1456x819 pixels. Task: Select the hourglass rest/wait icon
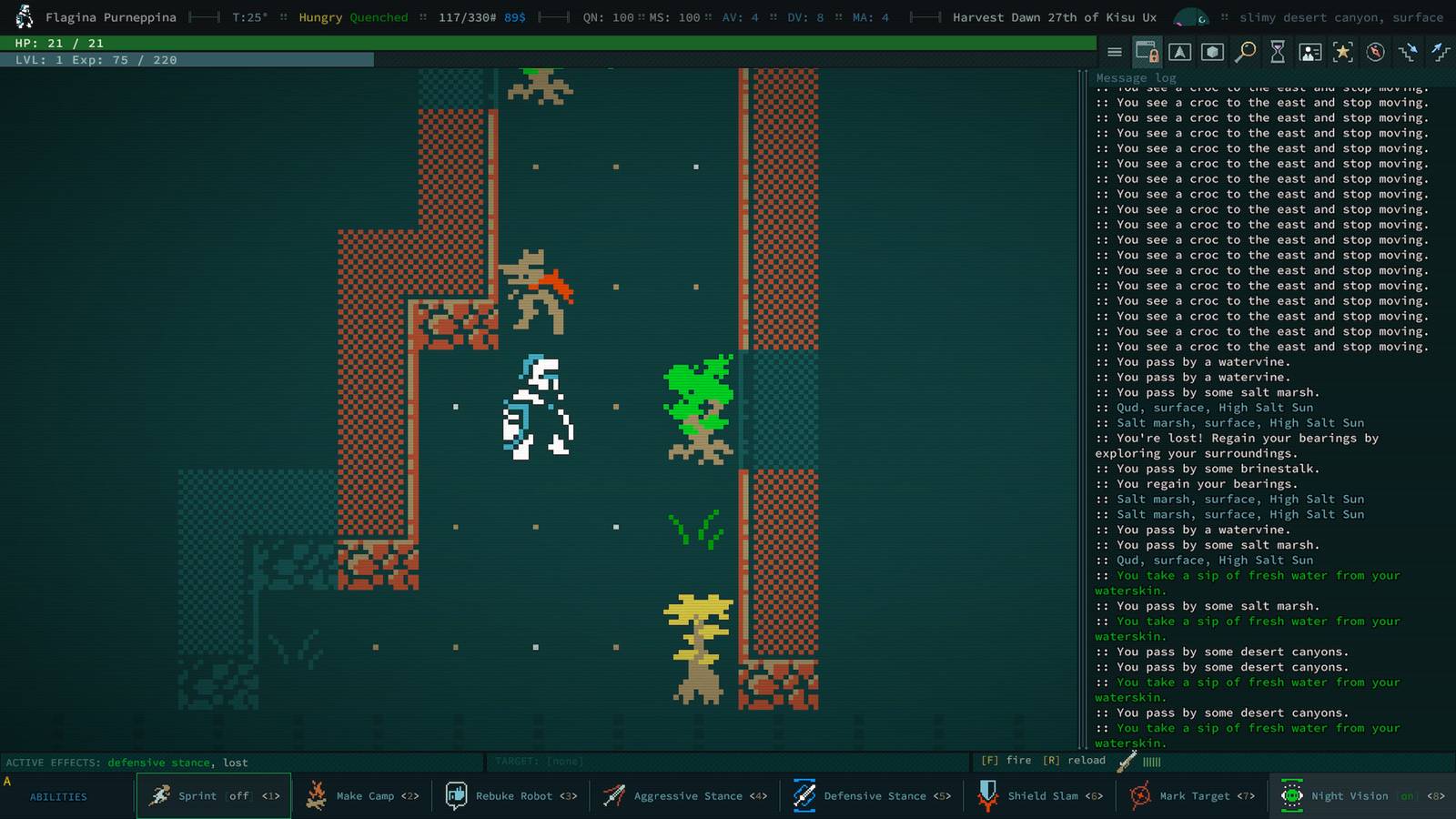tap(1278, 52)
